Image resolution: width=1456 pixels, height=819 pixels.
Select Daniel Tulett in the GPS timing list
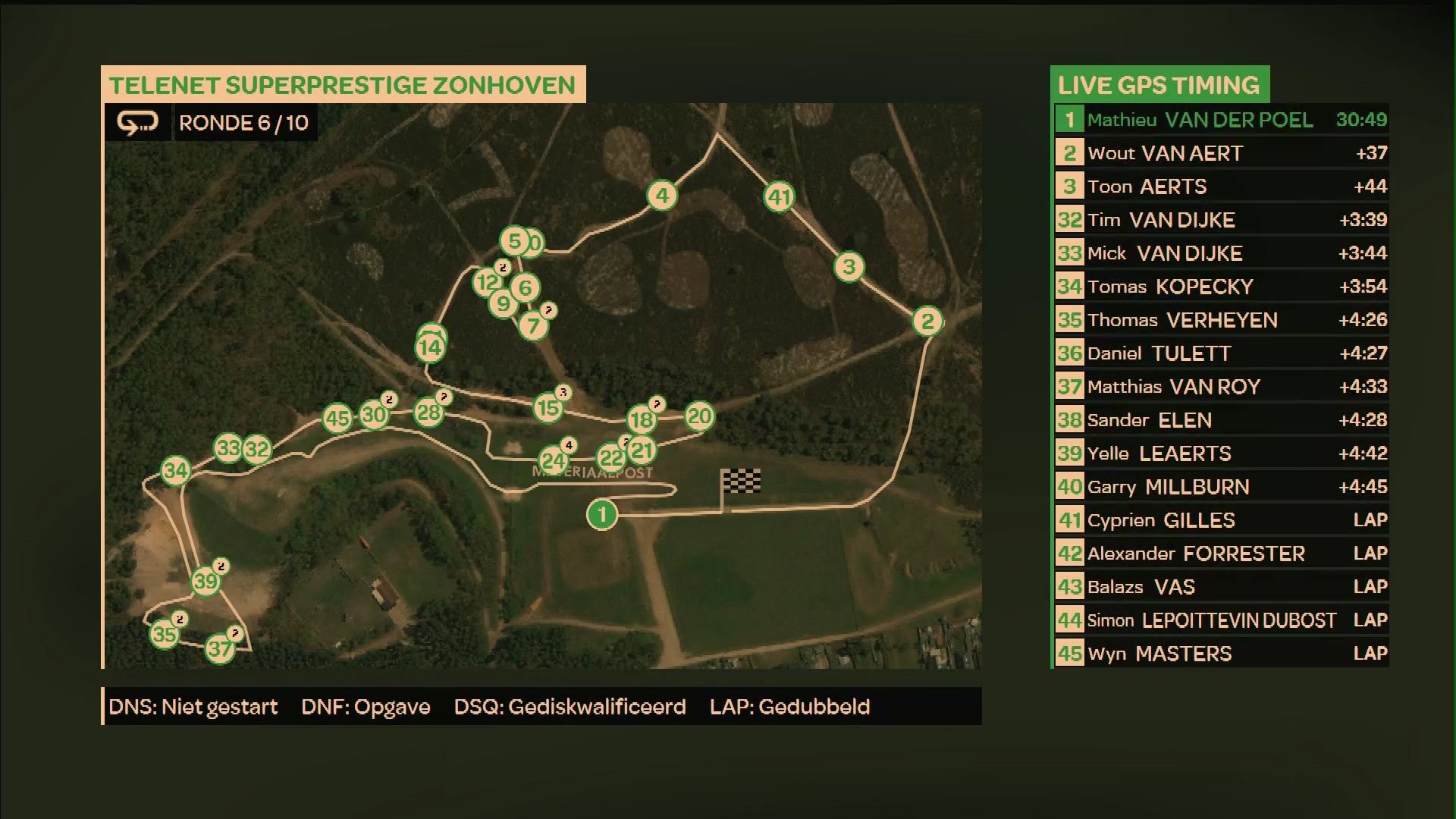click(x=1221, y=353)
